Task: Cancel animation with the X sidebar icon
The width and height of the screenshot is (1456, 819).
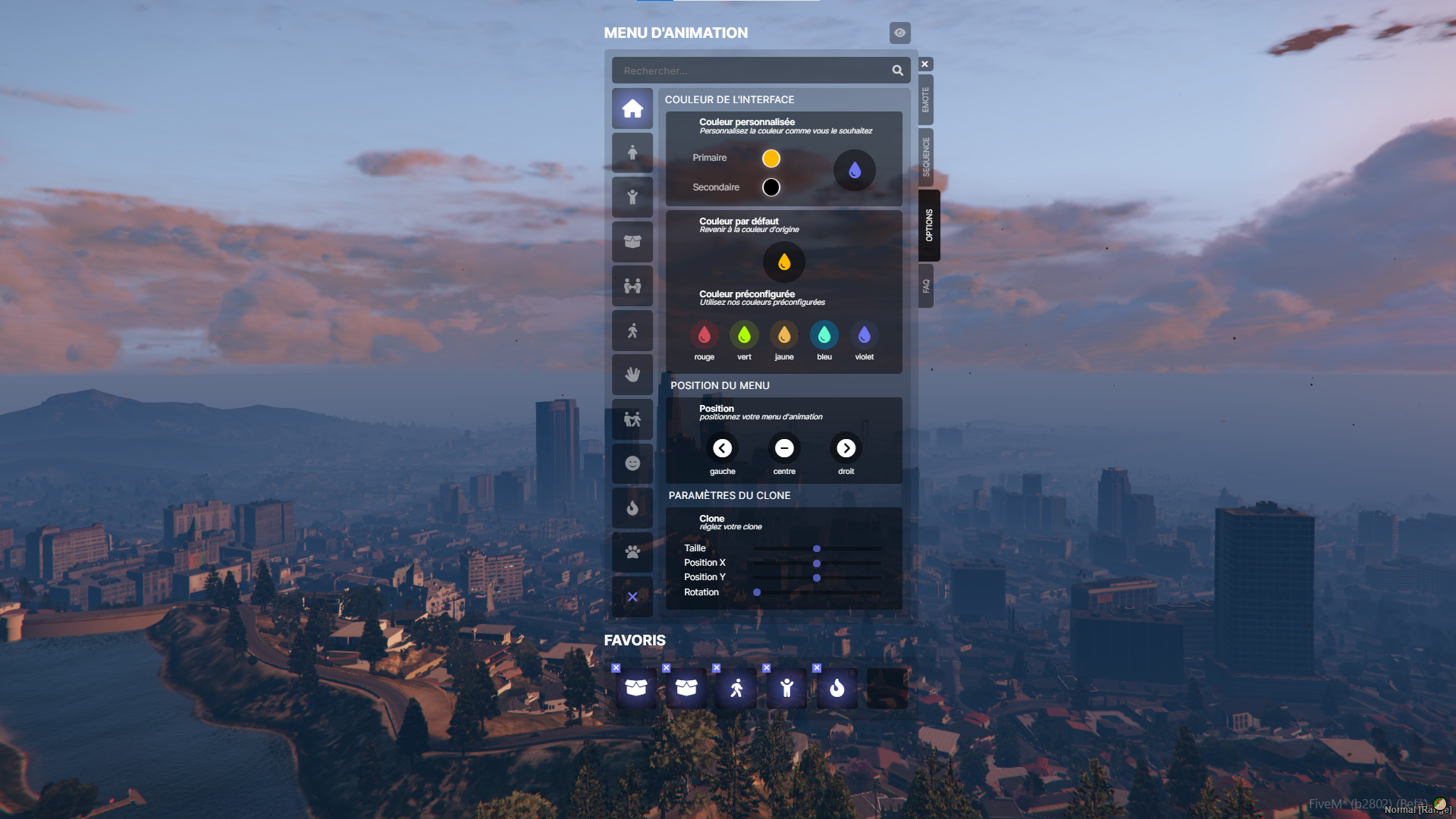Action: 632,596
